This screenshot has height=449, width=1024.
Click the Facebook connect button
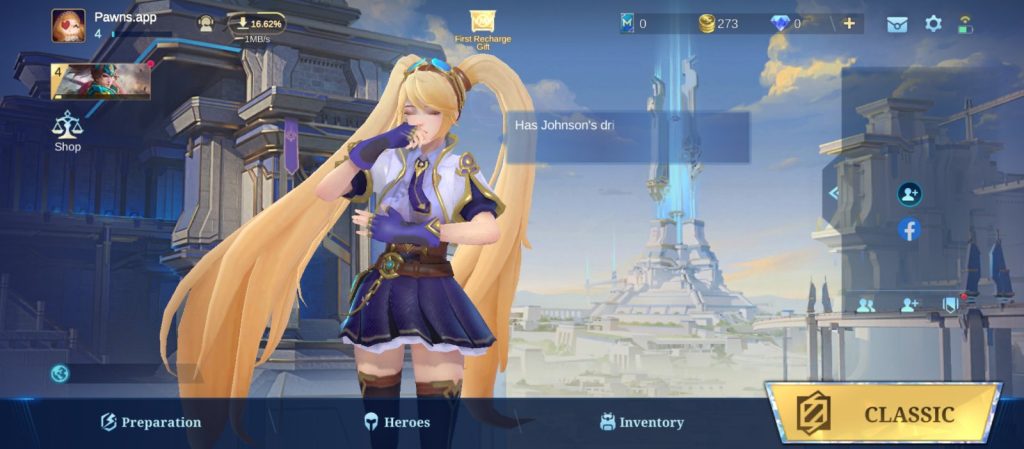point(909,230)
